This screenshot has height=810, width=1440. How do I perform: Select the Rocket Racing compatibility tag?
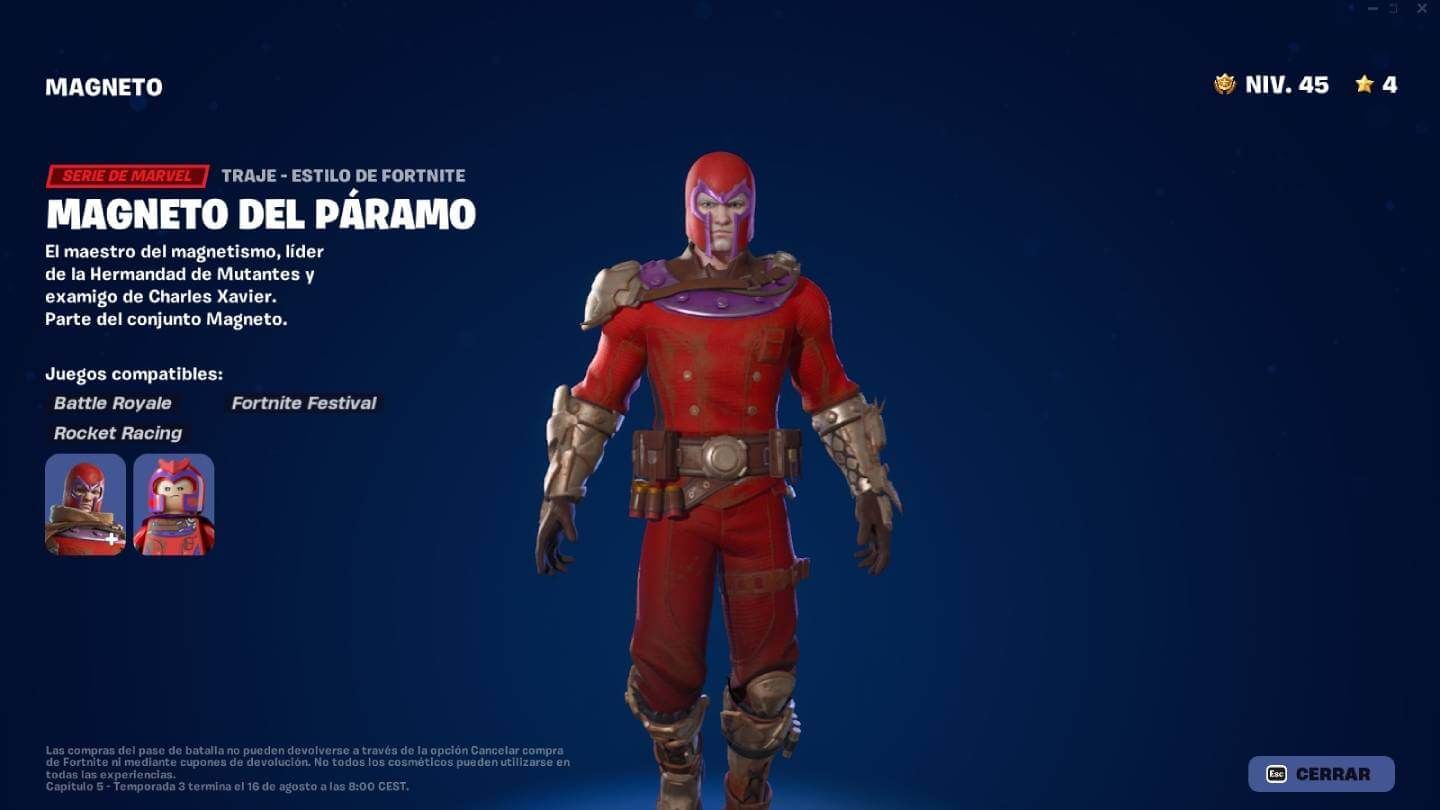click(x=117, y=433)
